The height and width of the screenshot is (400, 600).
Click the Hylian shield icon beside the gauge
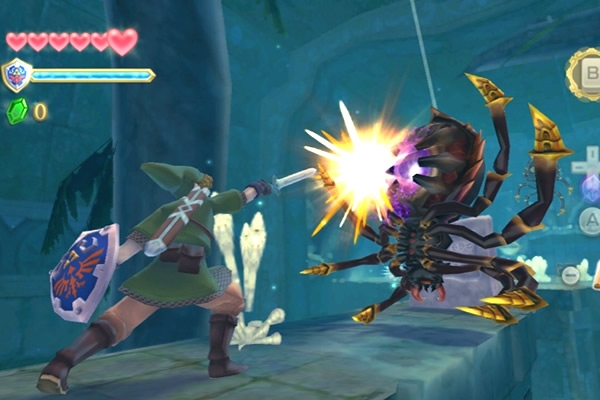click(17, 75)
